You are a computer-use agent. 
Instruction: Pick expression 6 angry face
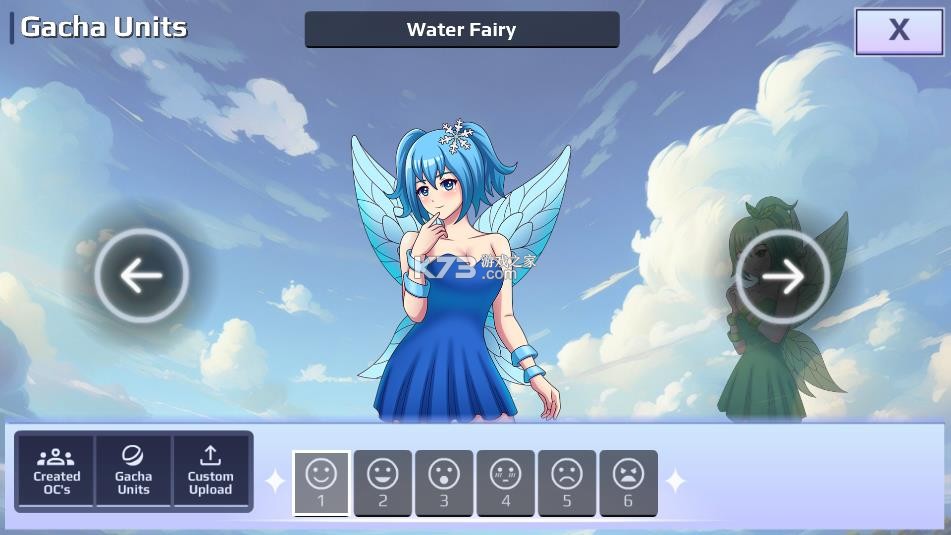pyautogui.click(x=628, y=482)
